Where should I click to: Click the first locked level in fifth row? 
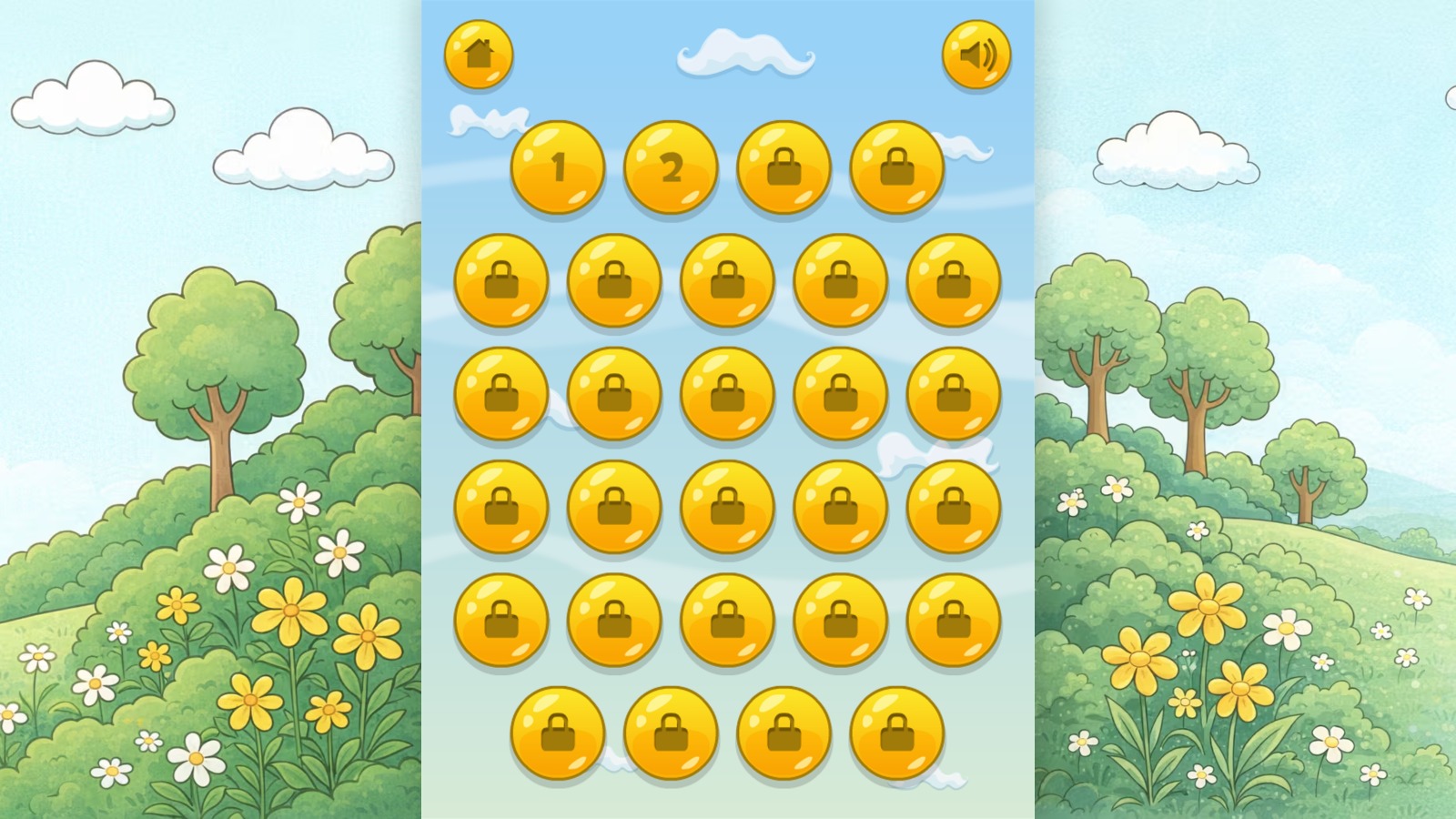coord(501,621)
